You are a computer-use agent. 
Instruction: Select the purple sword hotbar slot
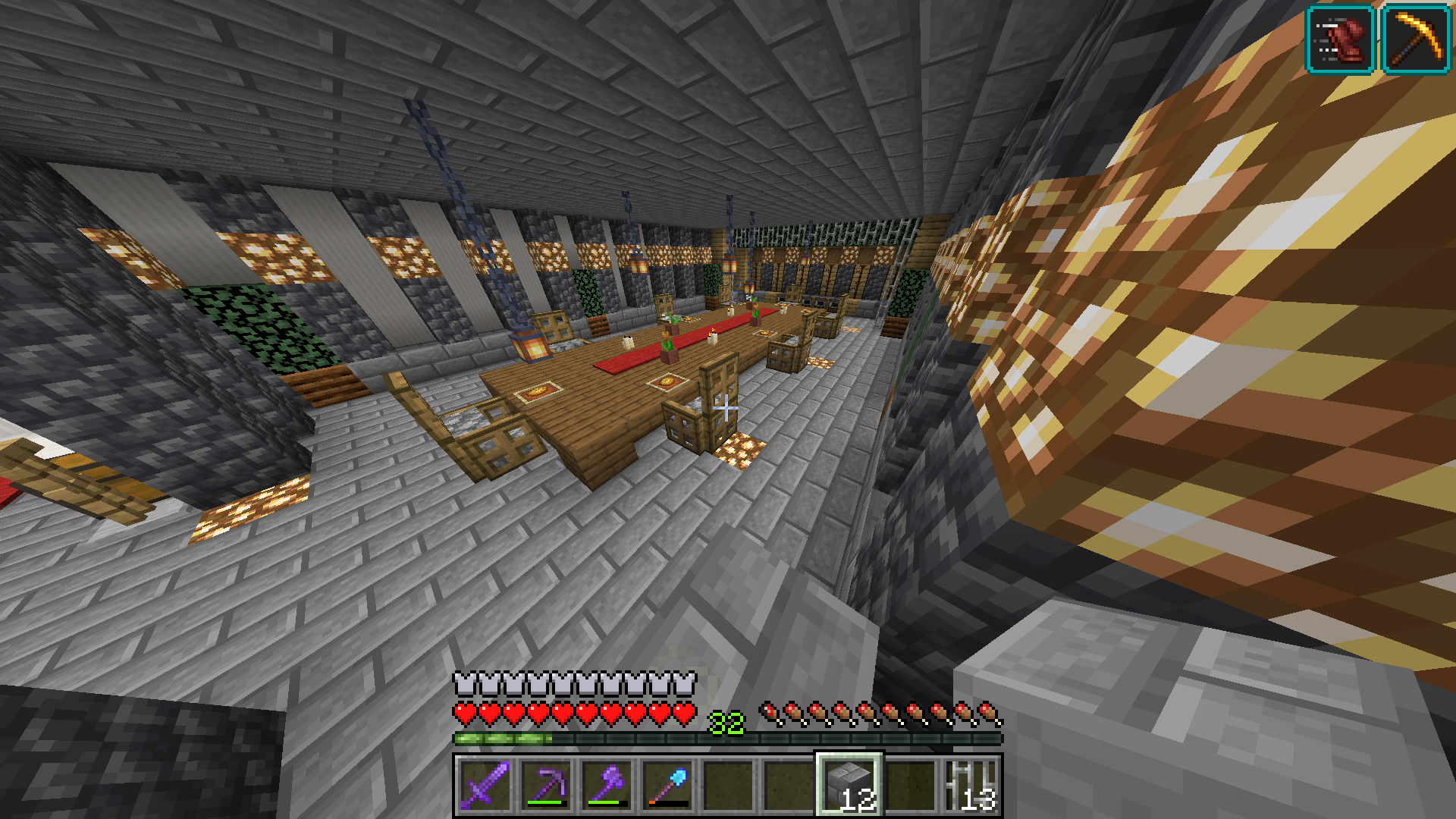click(486, 785)
